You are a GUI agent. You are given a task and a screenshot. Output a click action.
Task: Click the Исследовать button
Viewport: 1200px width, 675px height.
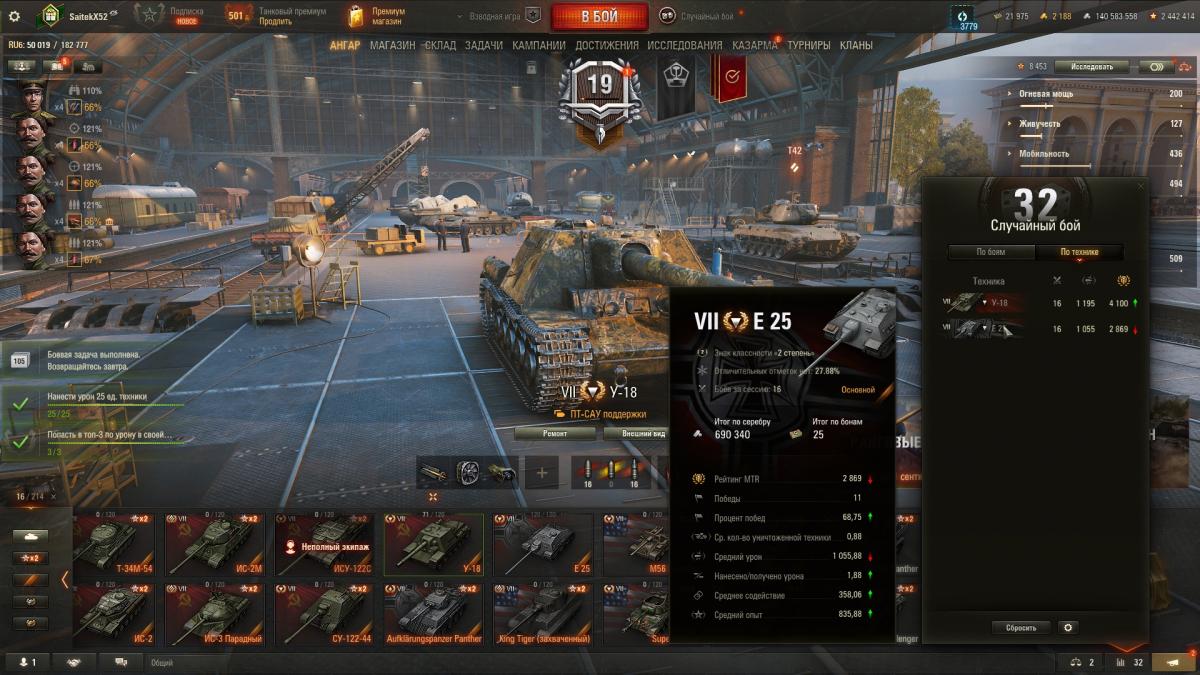tap(1091, 67)
